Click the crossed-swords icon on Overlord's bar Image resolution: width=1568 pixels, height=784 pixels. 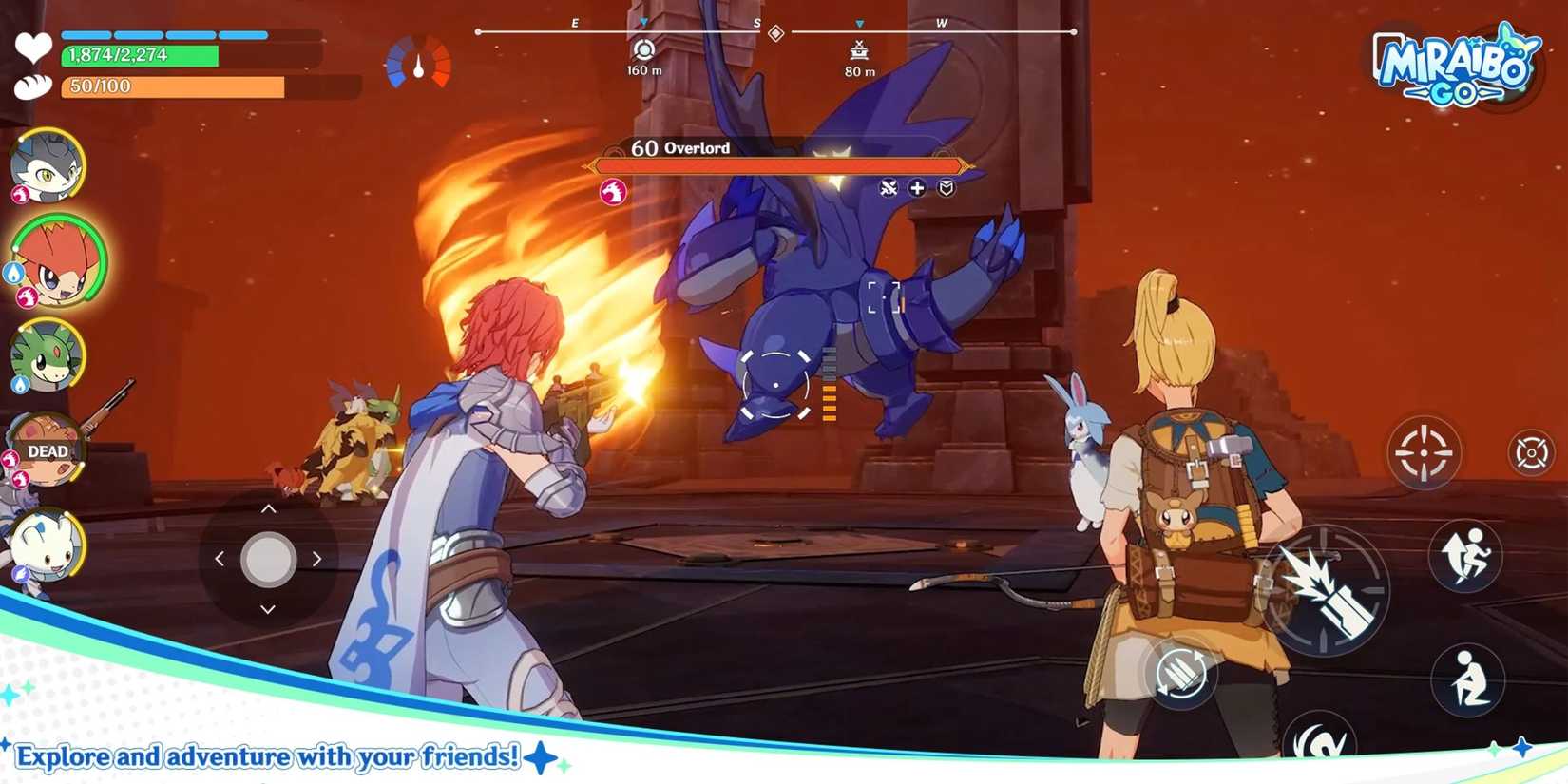tap(889, 188)
